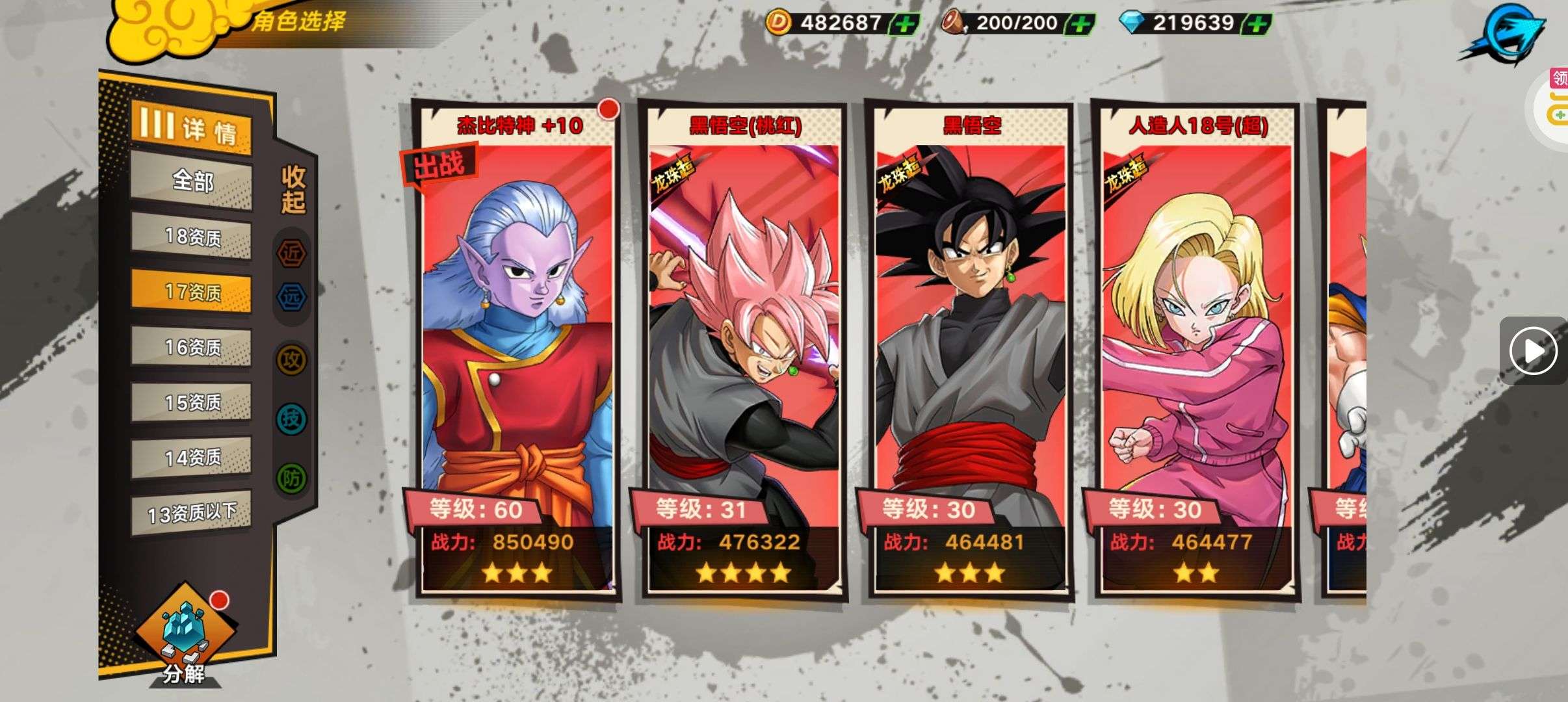Filter by 18资质 characters
Image resolution: width=1568 pixels, height=702 pixels.
192,237
